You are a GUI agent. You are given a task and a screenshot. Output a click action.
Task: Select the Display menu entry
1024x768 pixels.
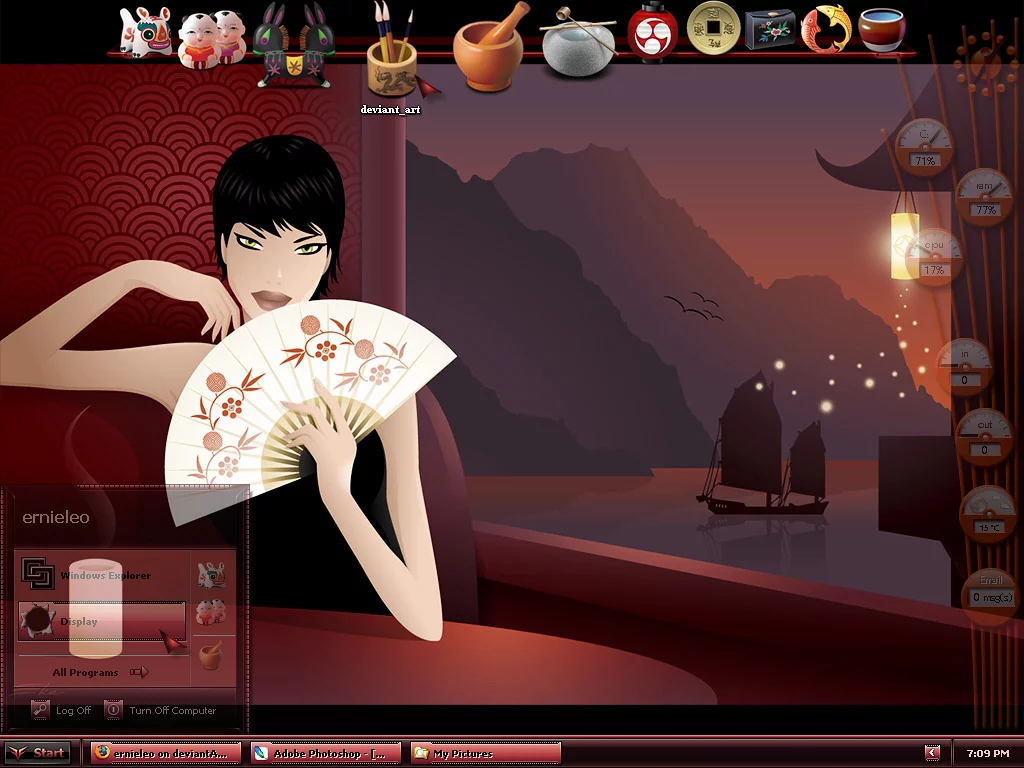pyautogui.click(x=100, y=621)
